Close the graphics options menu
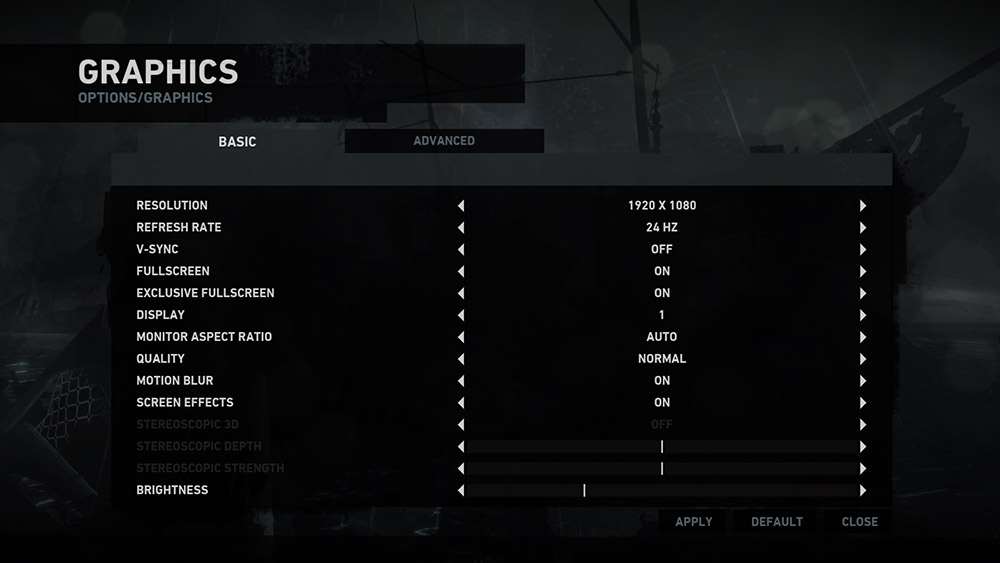 coord(859,521)
